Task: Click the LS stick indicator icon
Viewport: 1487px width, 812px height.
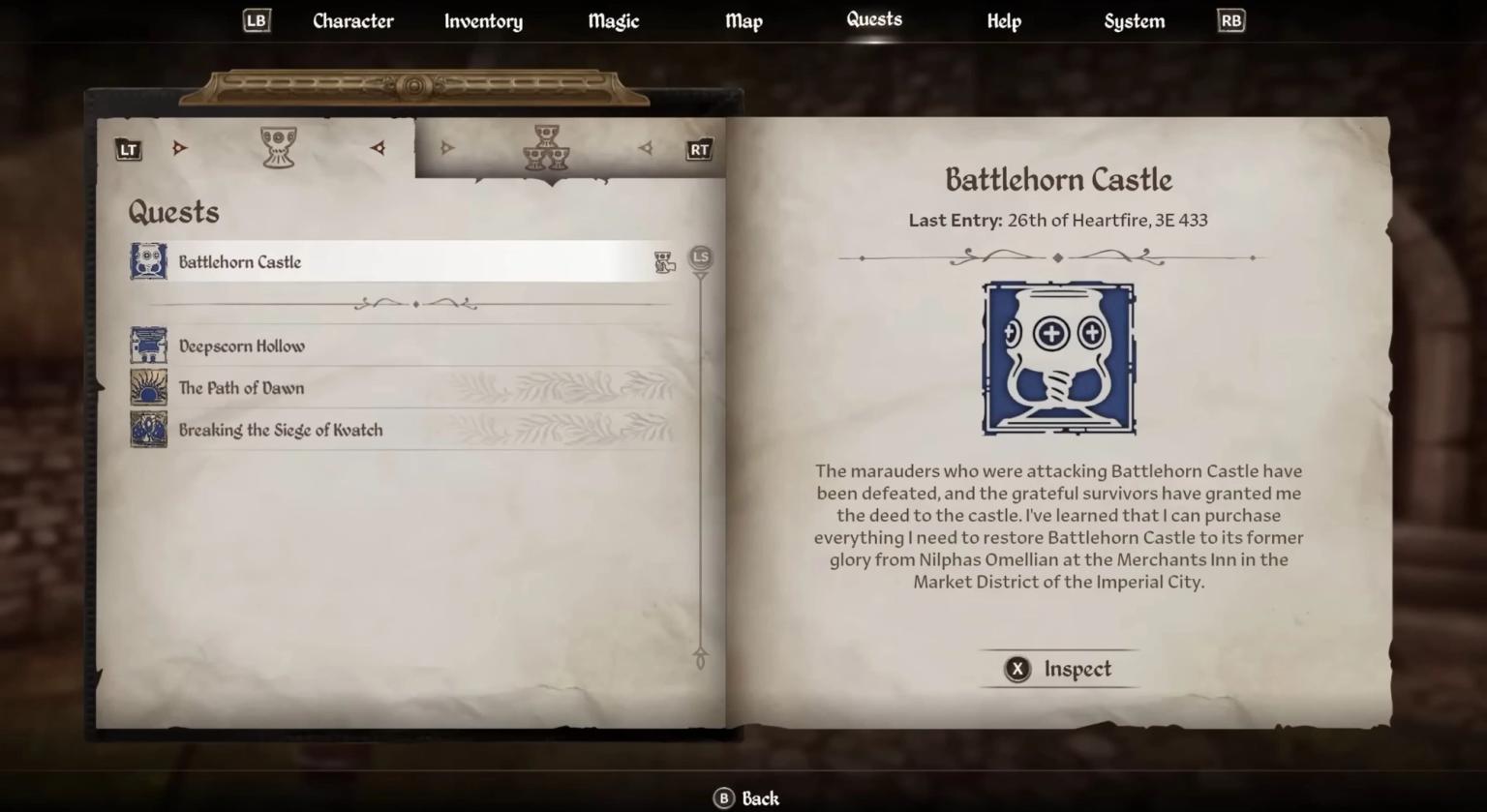Action: coord(699,257)
